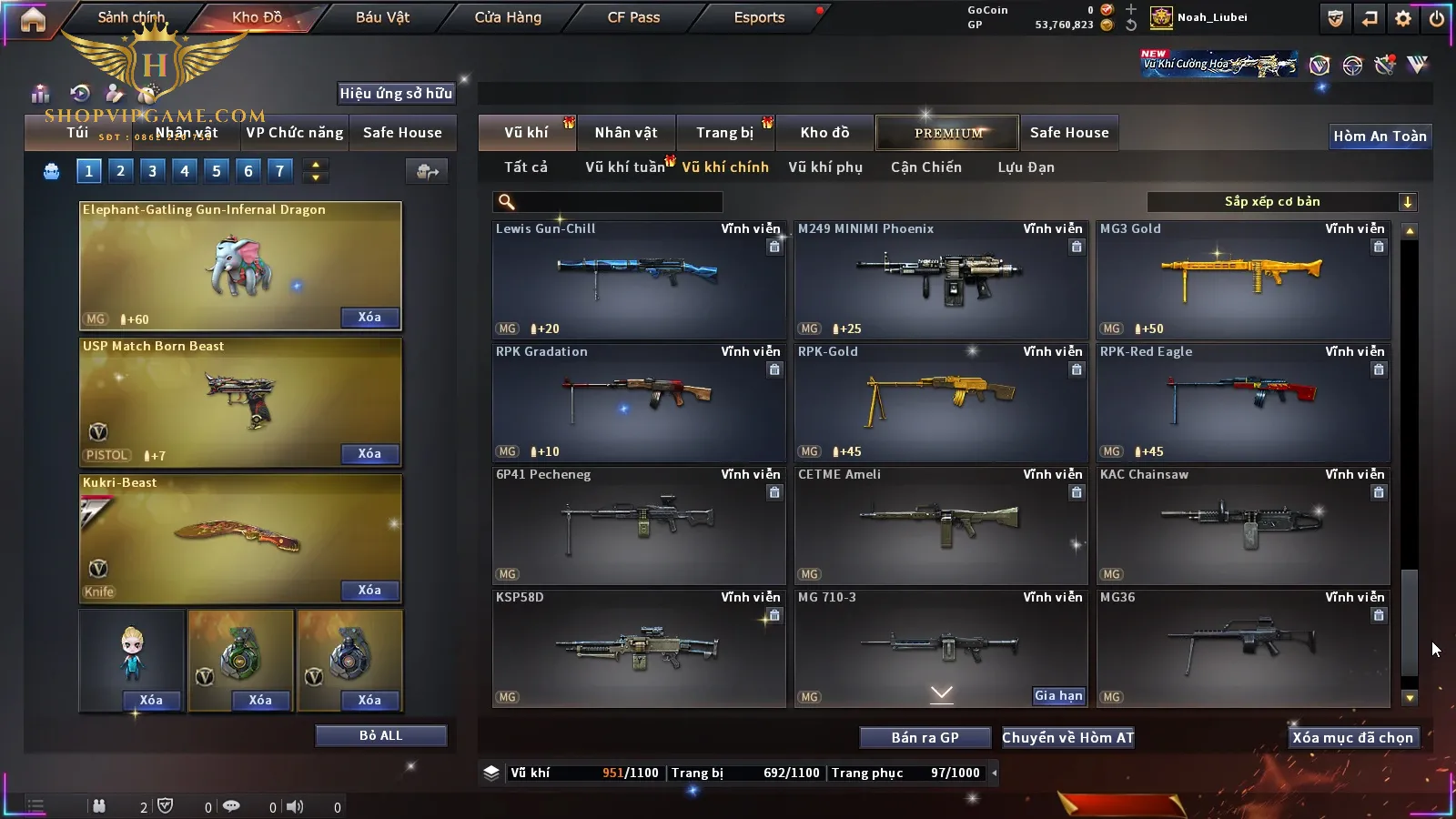The image size is (1456, 819).
Task: Switch to the Nhân vật inventory tab
Action: coord(626,133)
